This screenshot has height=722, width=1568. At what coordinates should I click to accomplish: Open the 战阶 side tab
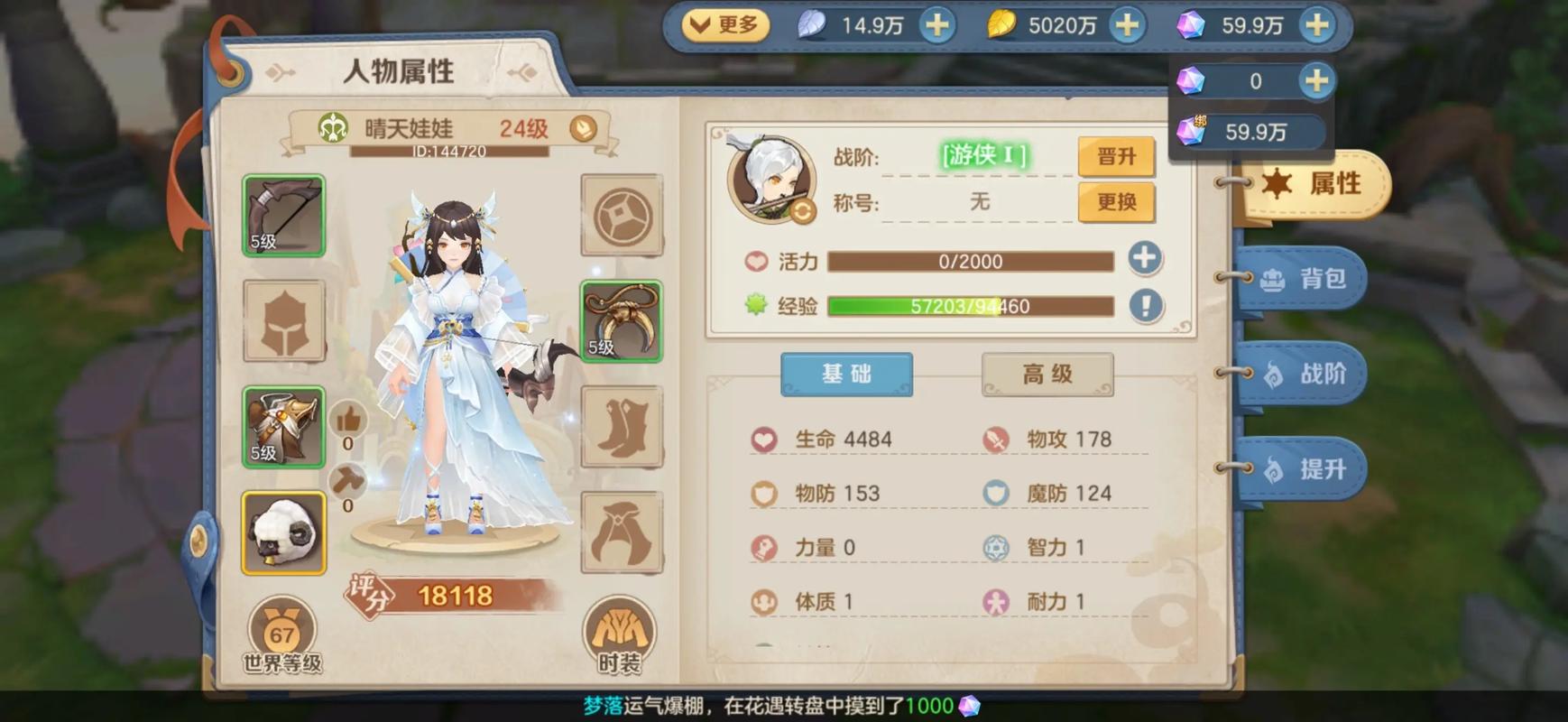(x=1306, y=374)
